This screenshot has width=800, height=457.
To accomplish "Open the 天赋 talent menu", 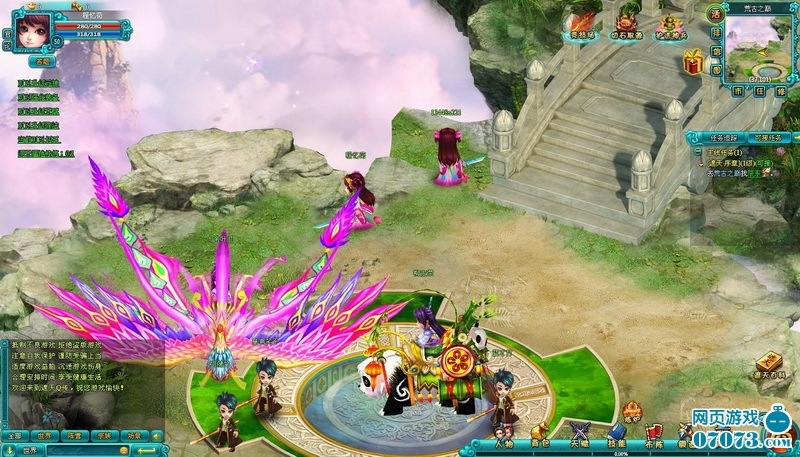I will (579, 442).
